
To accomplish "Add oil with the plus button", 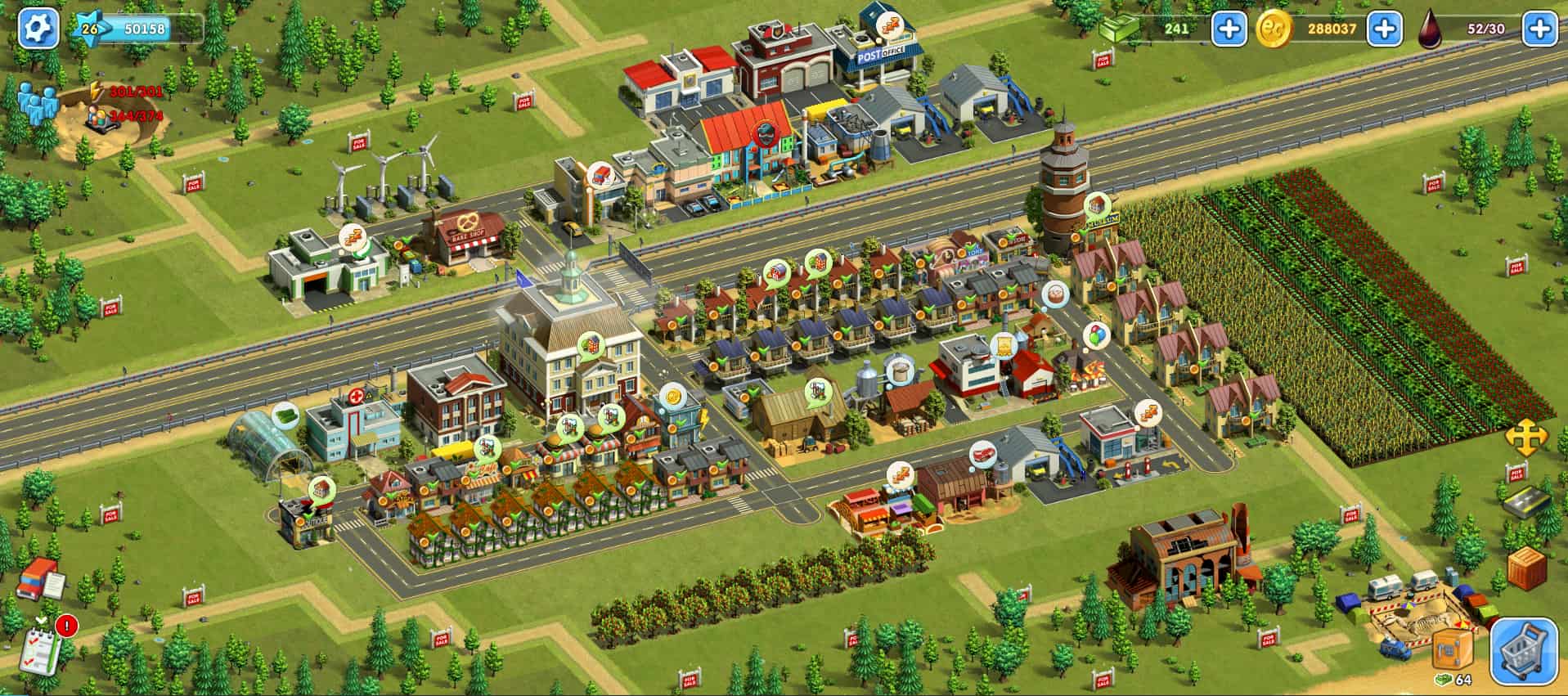I will 1539,29.
